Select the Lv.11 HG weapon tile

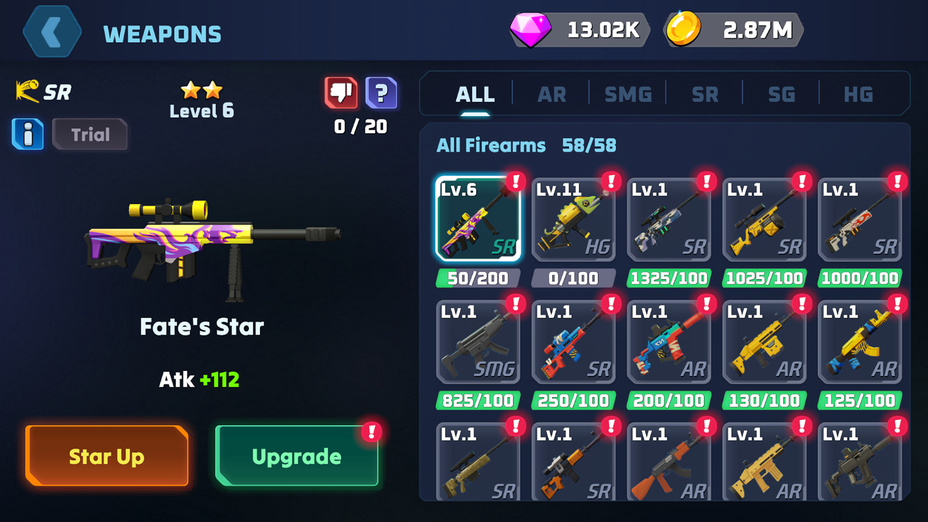pyautogui.click(x=573, y=219)
